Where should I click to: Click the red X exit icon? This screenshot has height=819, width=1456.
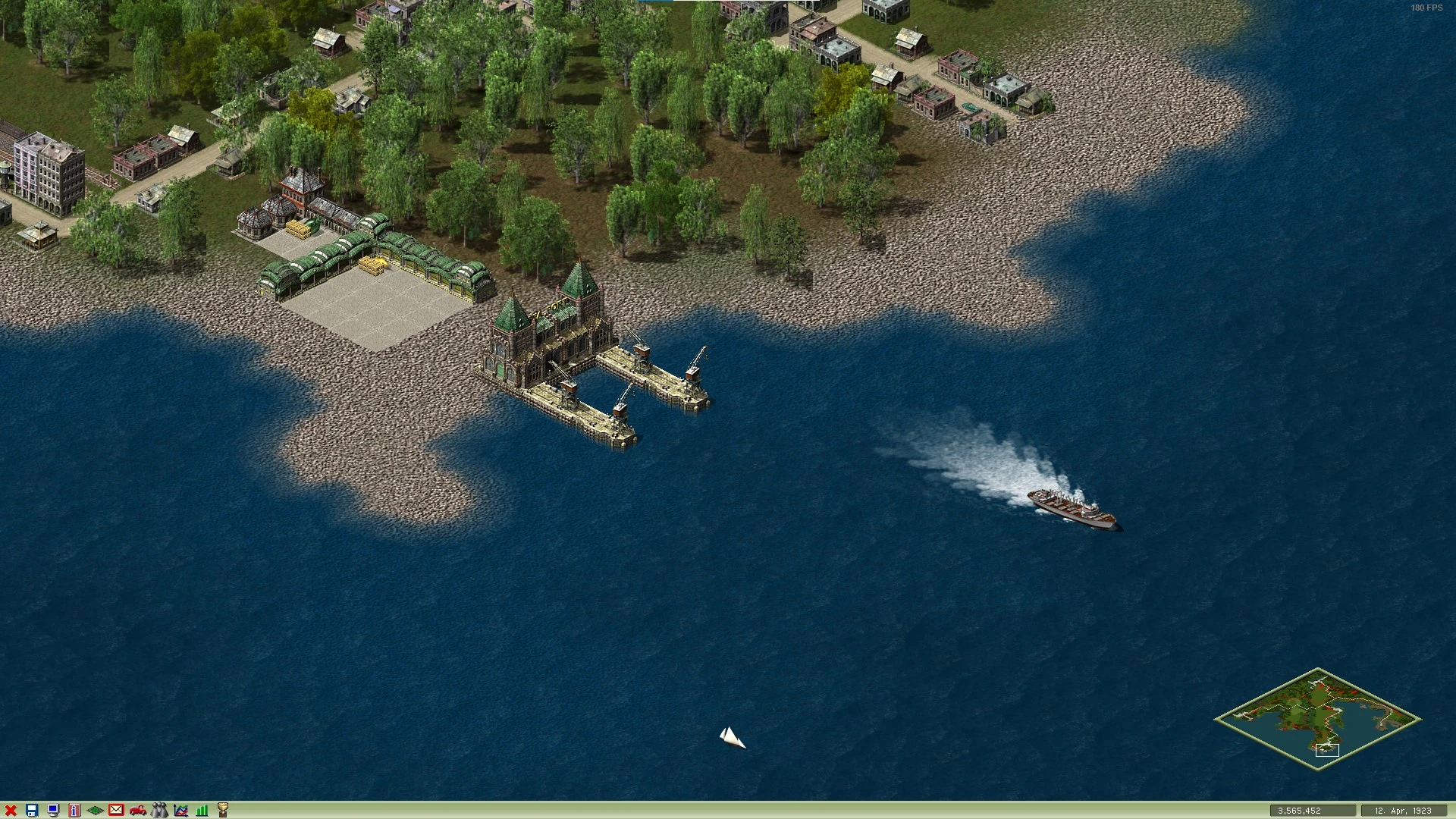(11, 810)
